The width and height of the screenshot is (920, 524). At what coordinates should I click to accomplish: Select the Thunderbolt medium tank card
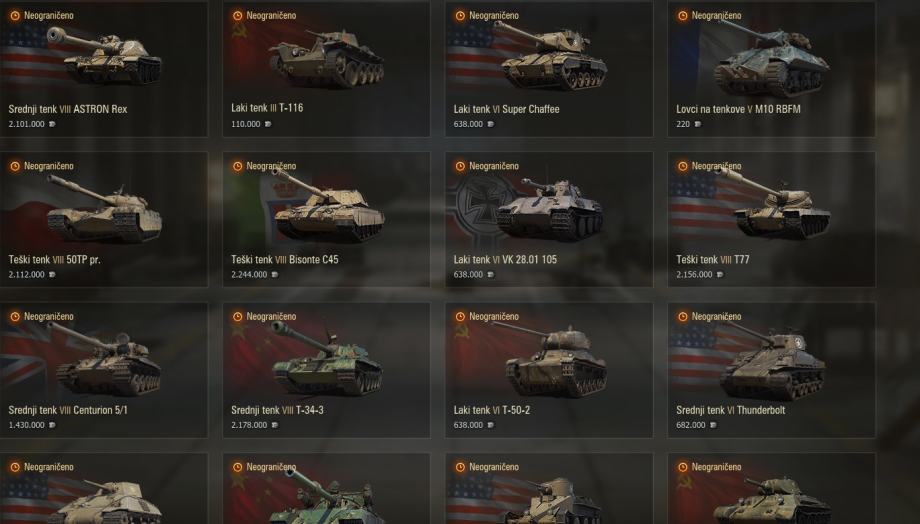point(771,370)
